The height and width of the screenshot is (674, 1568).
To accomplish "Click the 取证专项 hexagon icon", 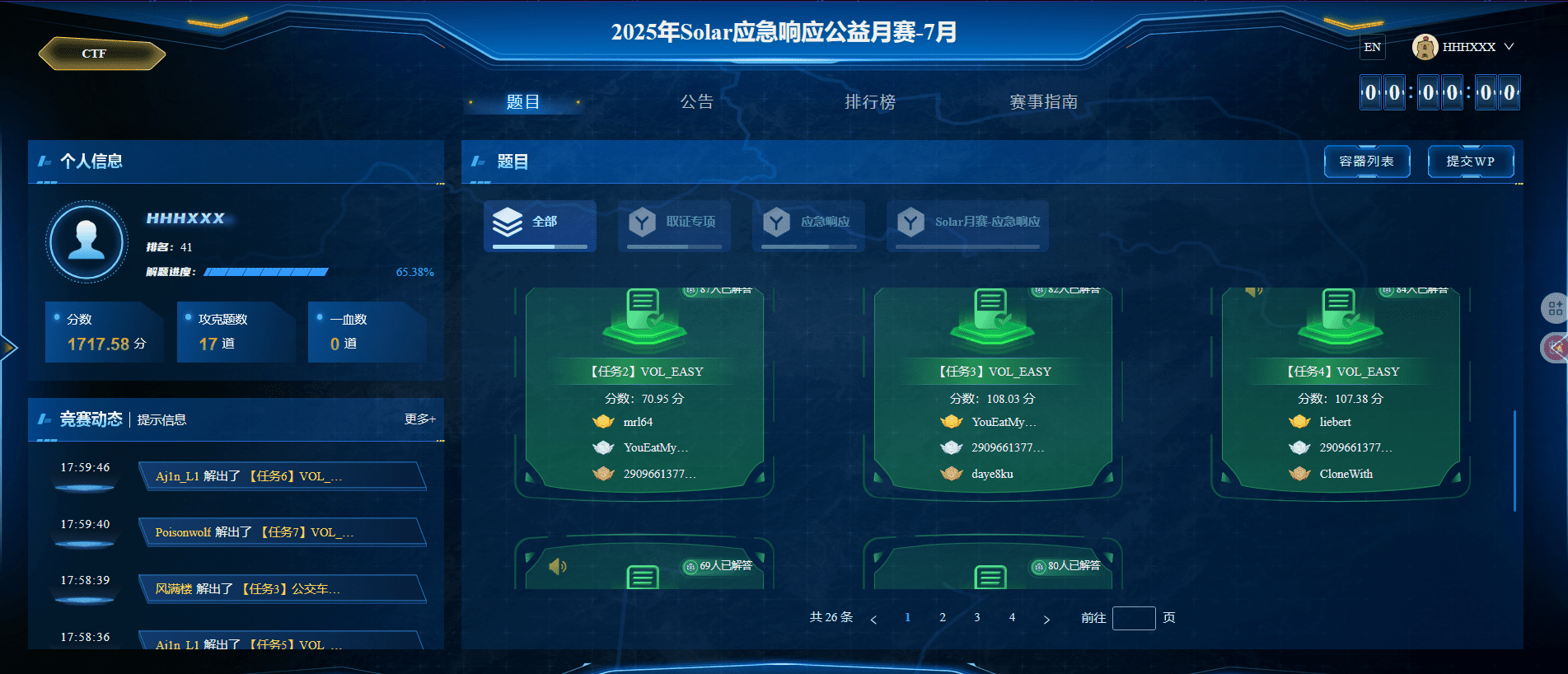I will point(644,222).
